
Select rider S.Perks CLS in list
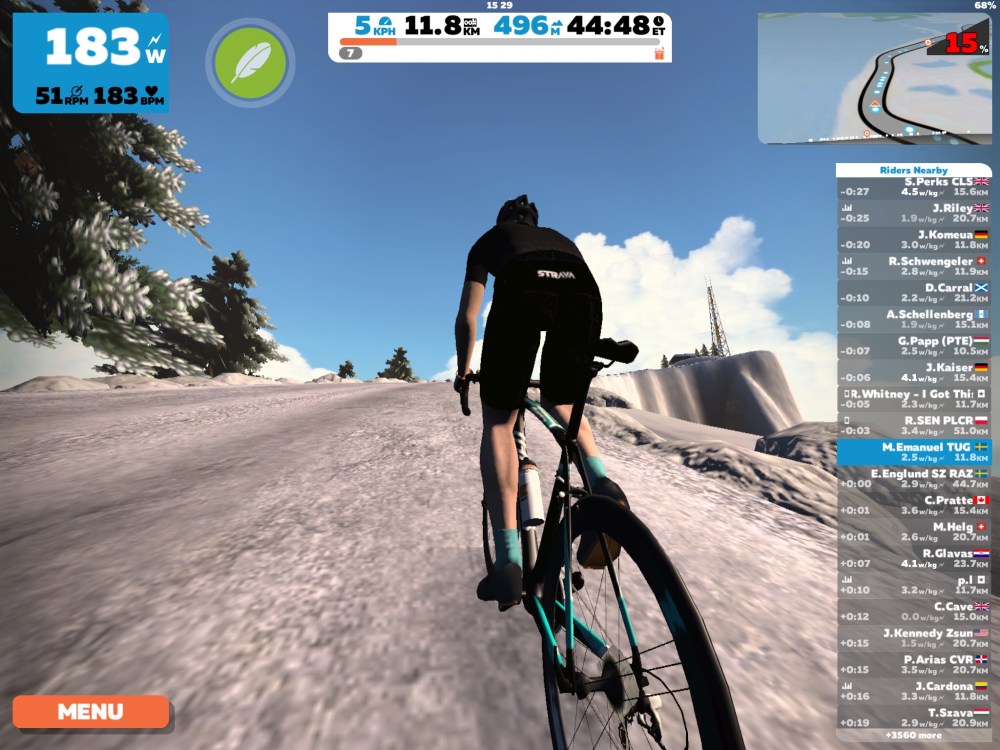[x=914, y=187]
